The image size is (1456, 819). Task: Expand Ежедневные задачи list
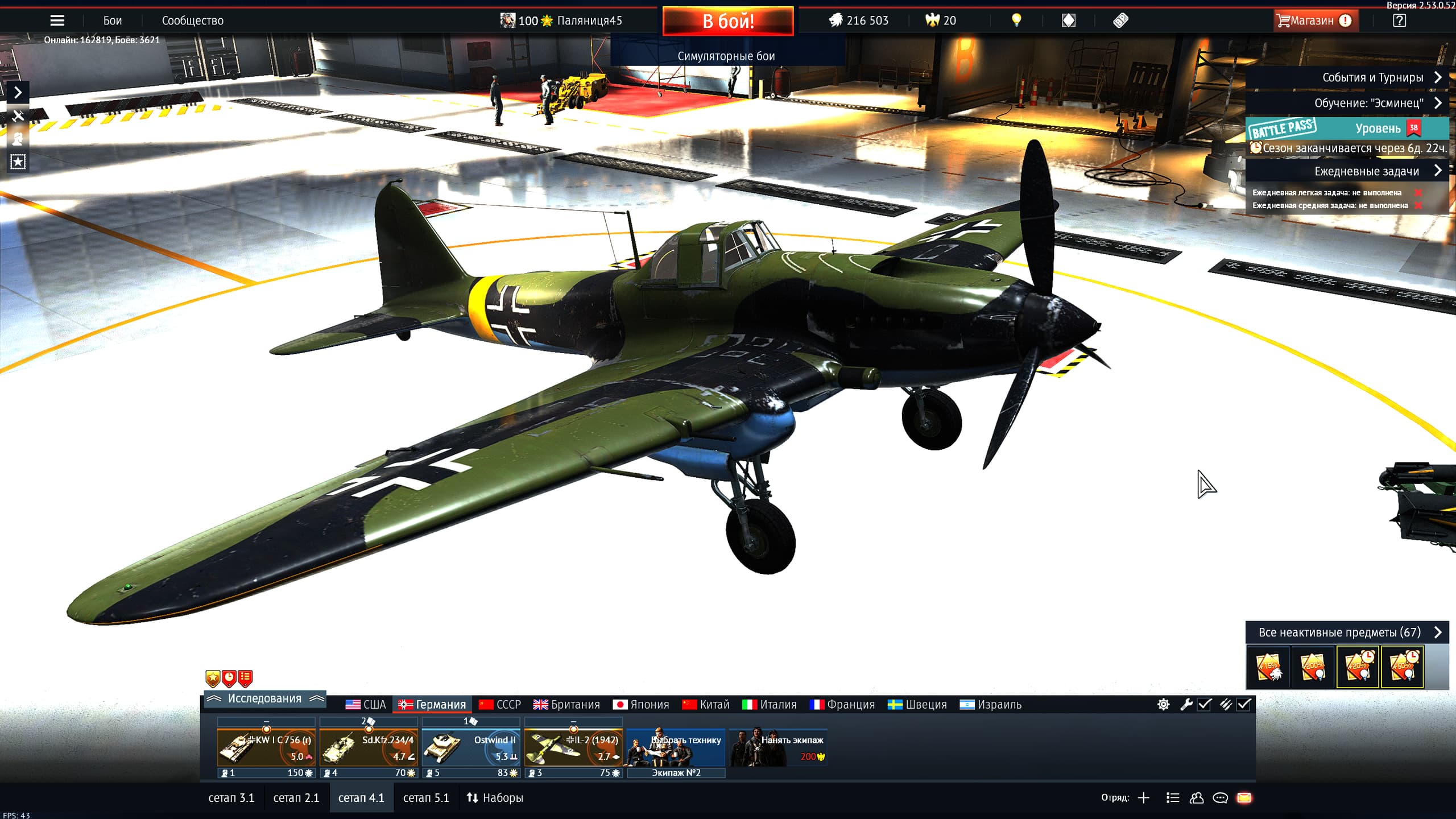[x=1366, y=171]
